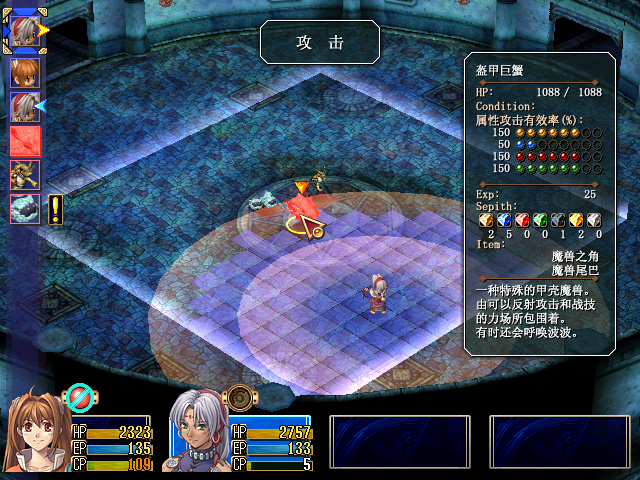
Task: Choose the golden creature in the turn order
Action: point(24,175)
